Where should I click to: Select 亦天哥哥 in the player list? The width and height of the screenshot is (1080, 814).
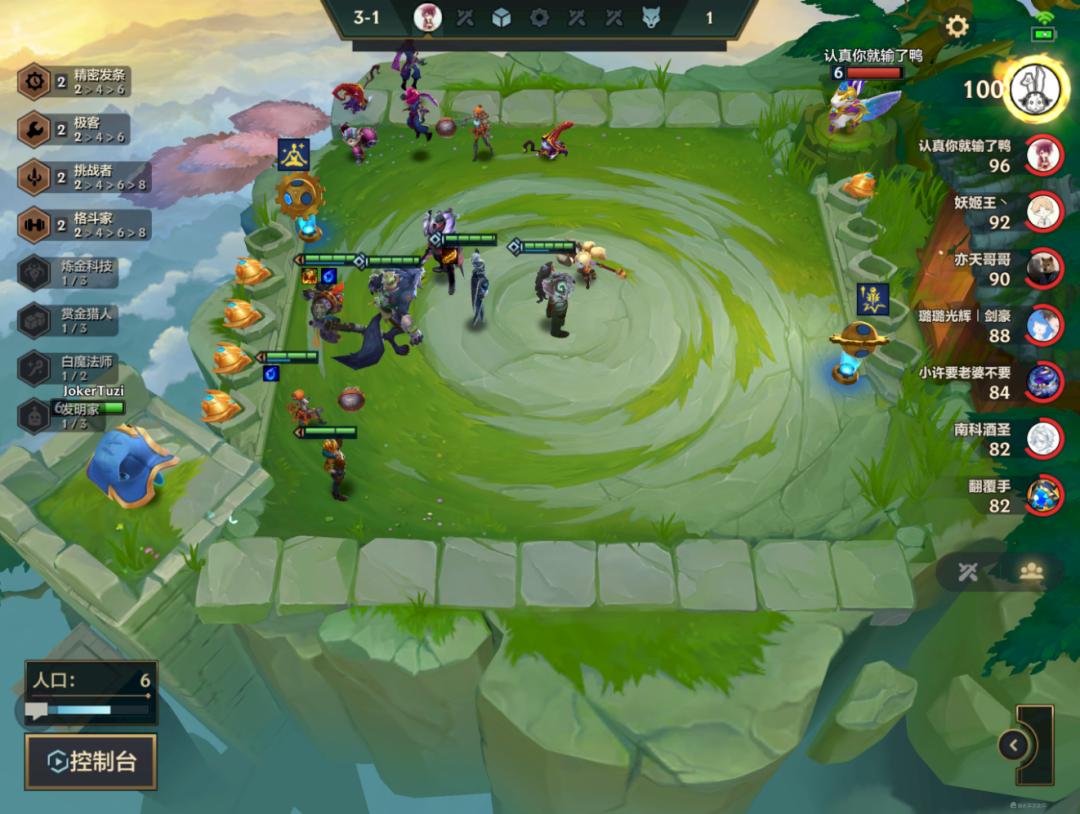[x=1044, y=268]
